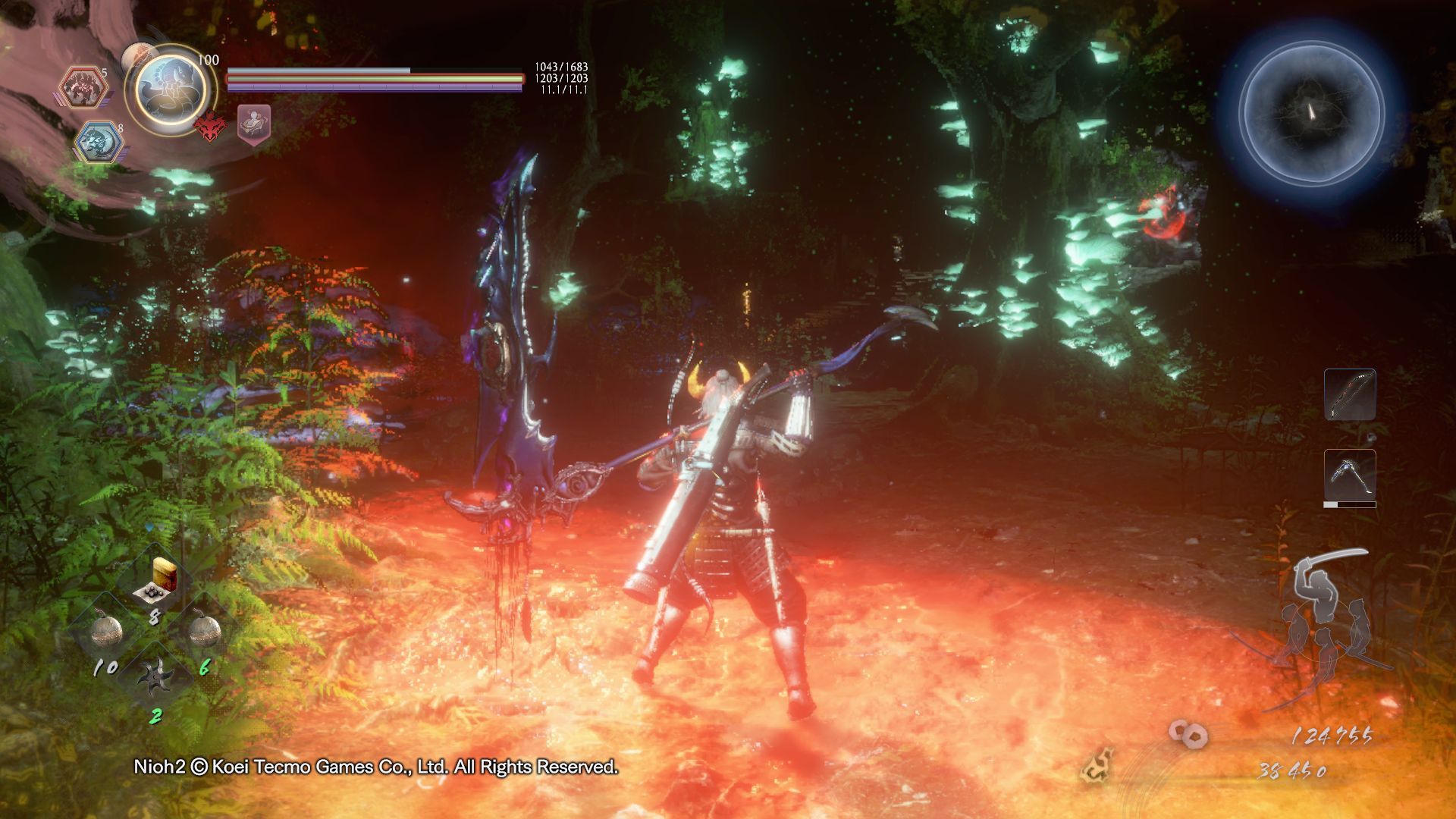
Task: Select the scythe melee weapon slot
Action: pyautogui.click(x=1350, y=475)
